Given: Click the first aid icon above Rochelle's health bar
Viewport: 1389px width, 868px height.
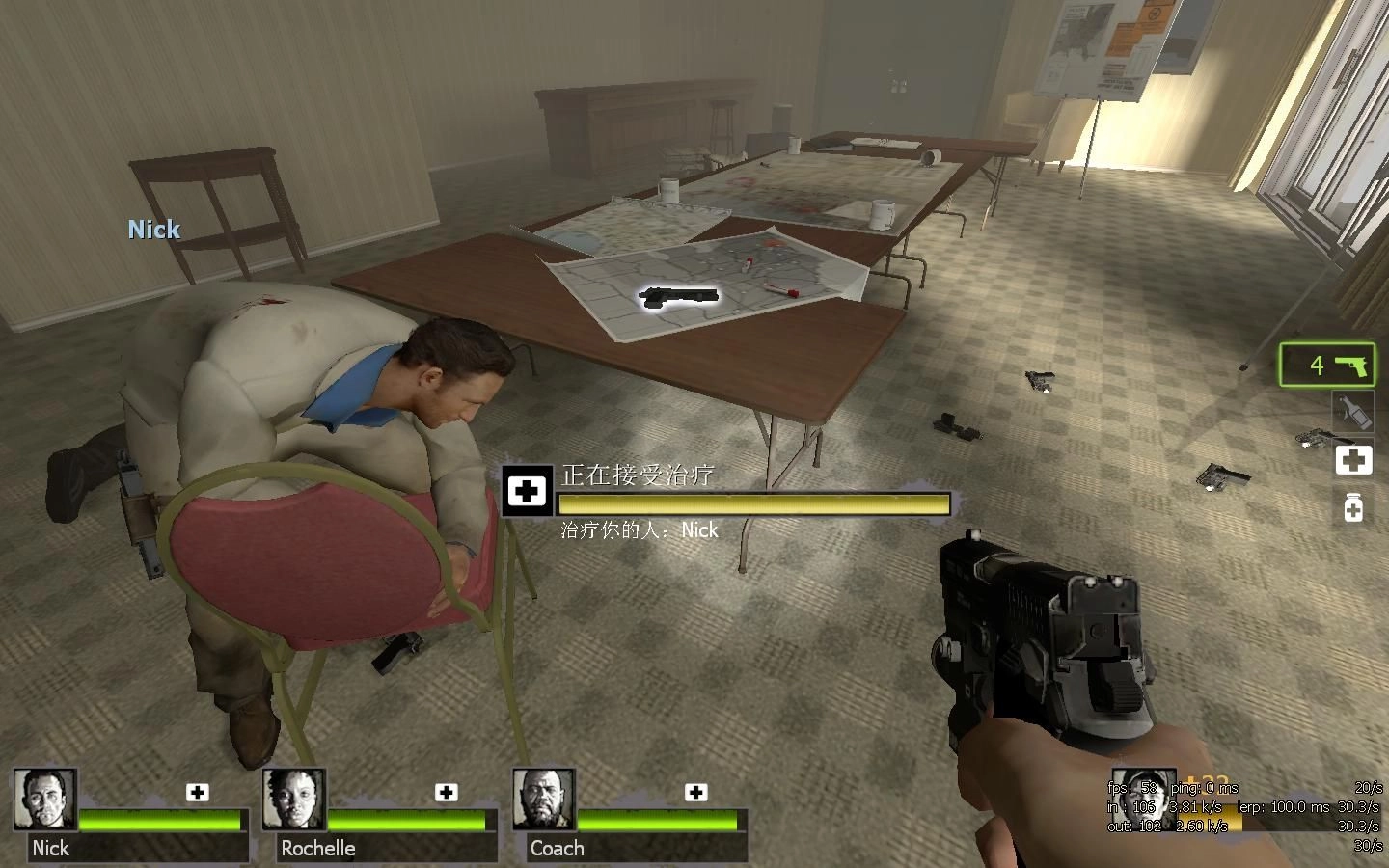Looking at the screenshot, I should click(447, 793).
